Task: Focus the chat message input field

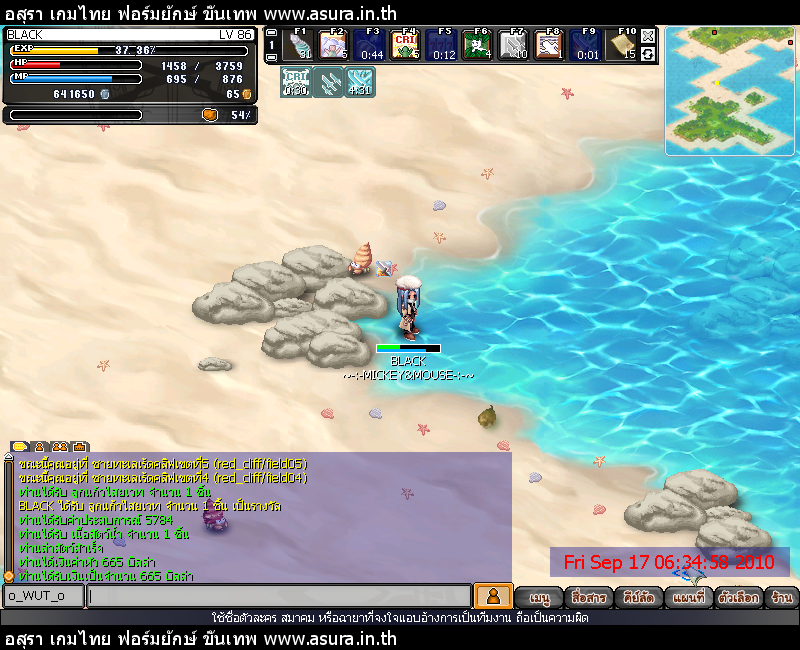Action: click(279, 596)
